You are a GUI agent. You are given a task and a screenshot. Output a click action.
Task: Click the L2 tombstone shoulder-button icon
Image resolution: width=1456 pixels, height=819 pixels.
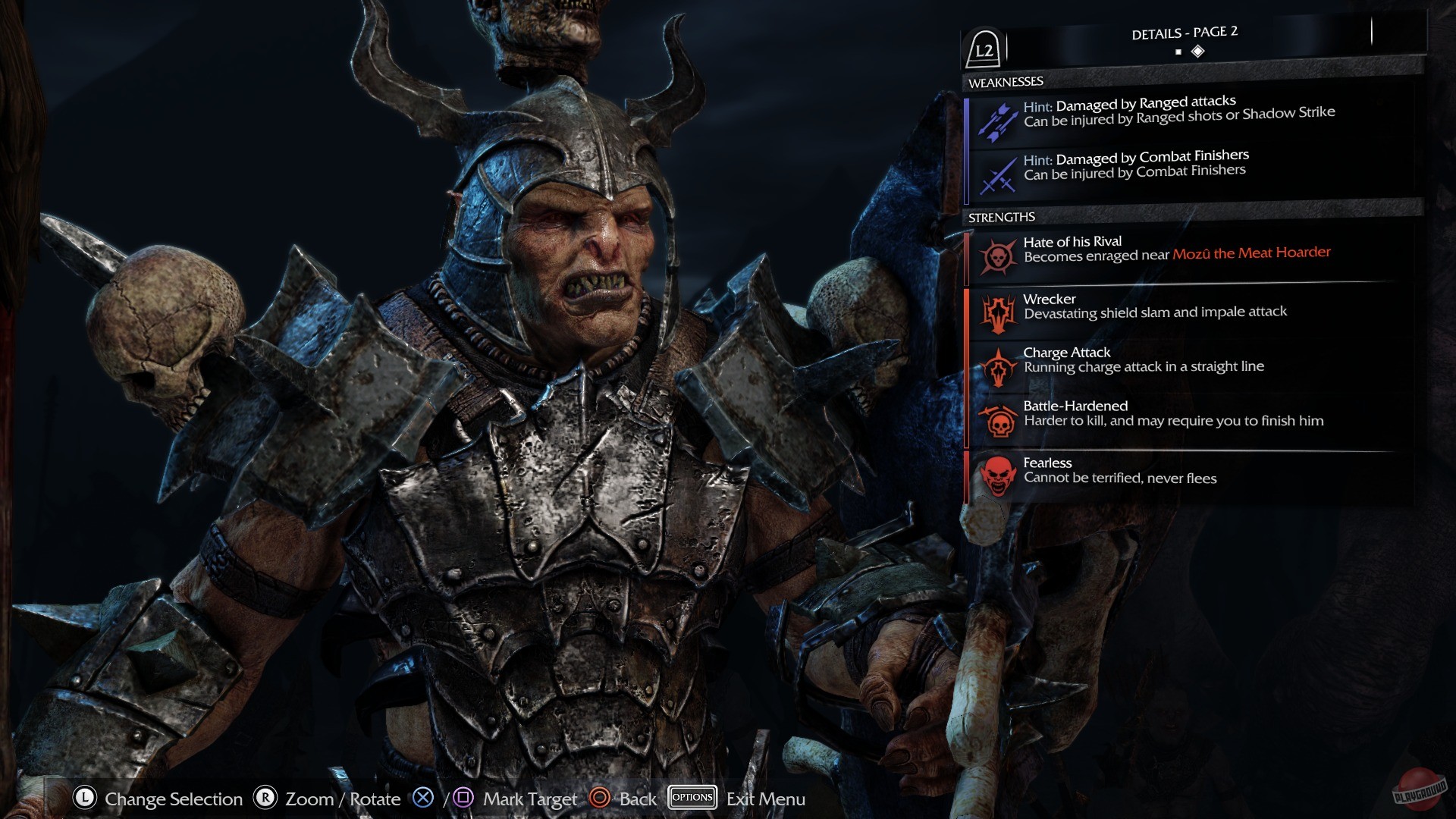[984, 49]
